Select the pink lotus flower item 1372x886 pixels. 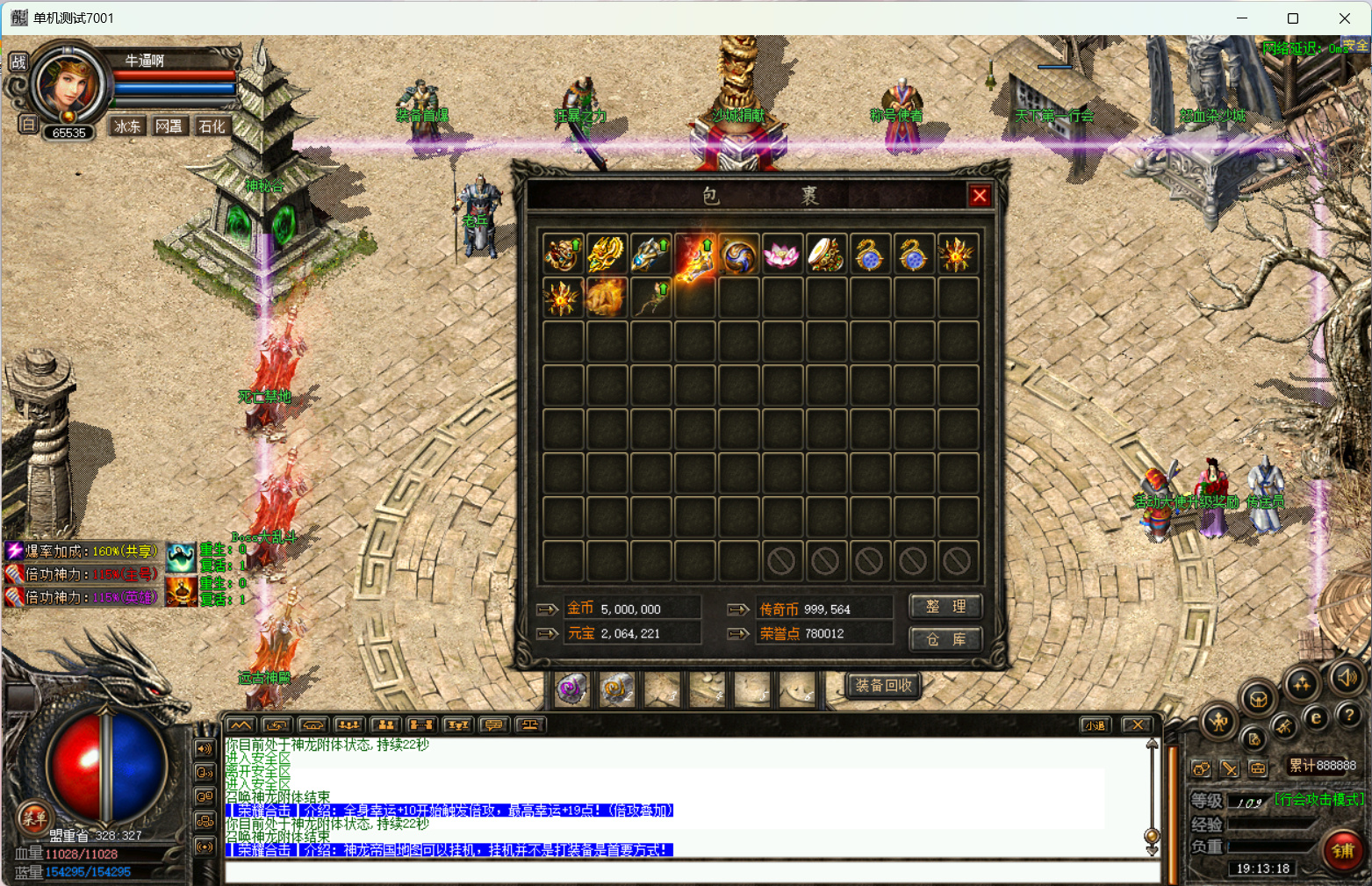pyautogui.click(x=781, y=255)
